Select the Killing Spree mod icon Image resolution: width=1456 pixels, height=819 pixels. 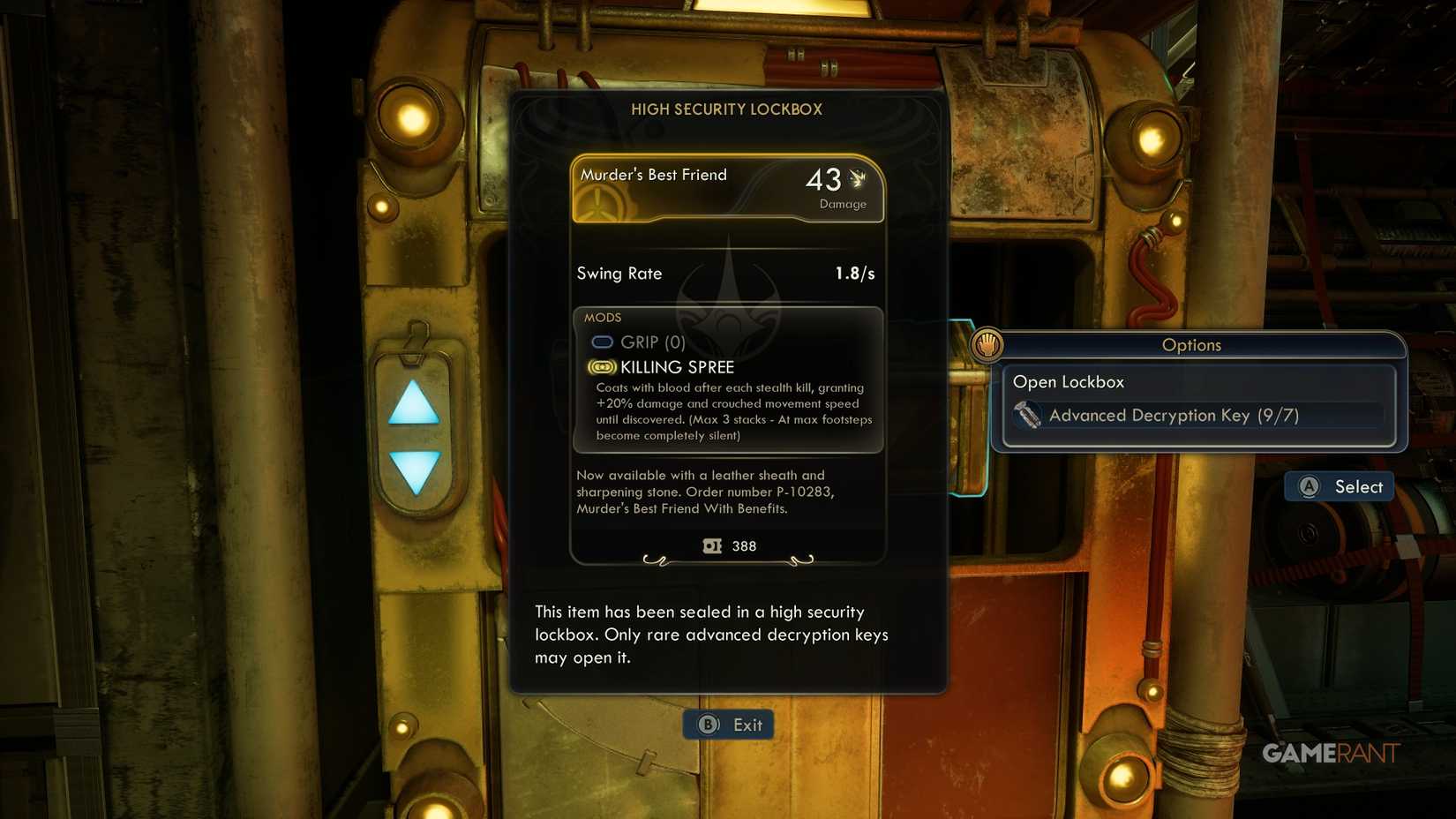coord(601,367)
